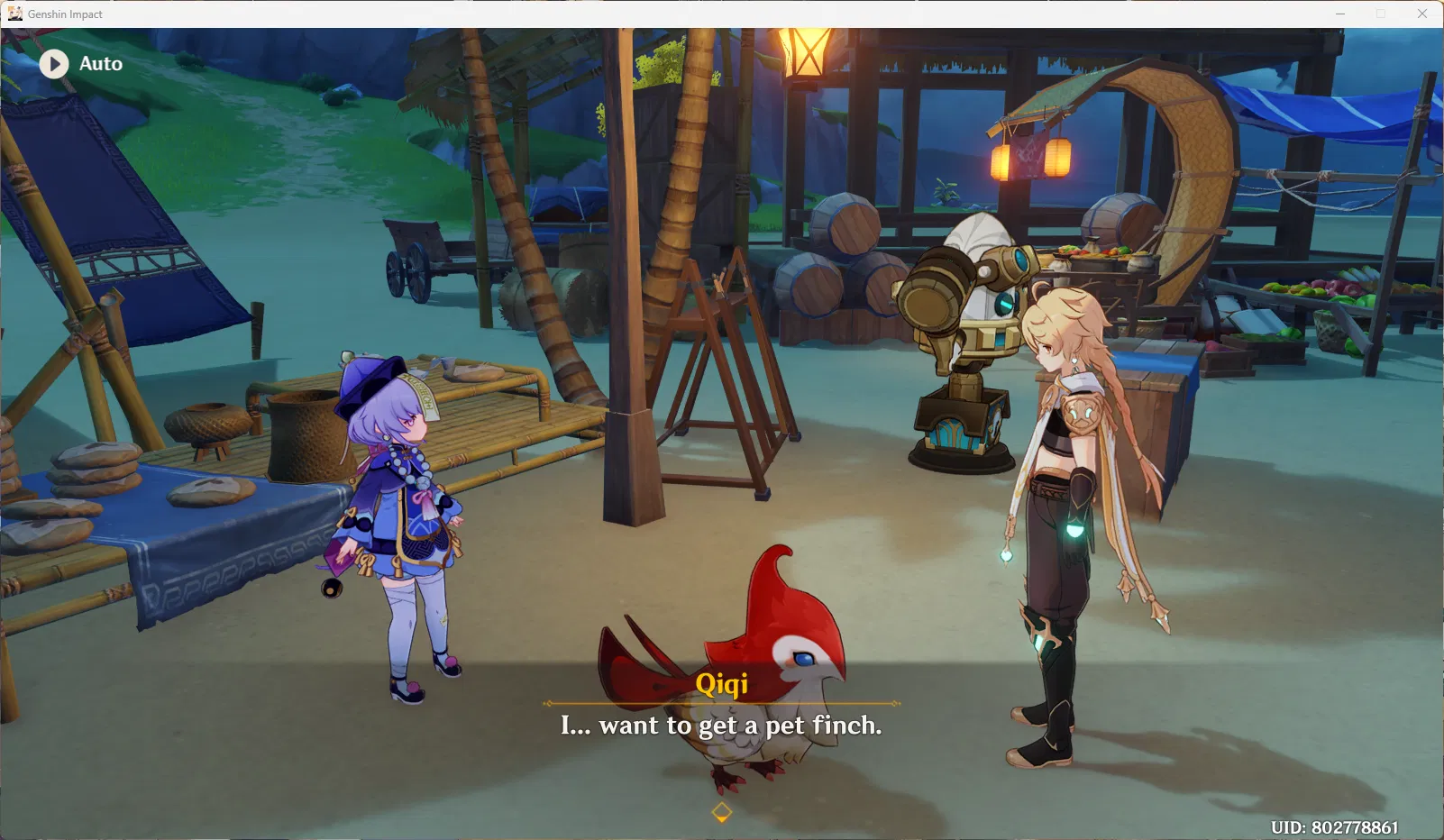
Task: Expand the dialogue by clicking its text line
Action: tap(721, 726)
